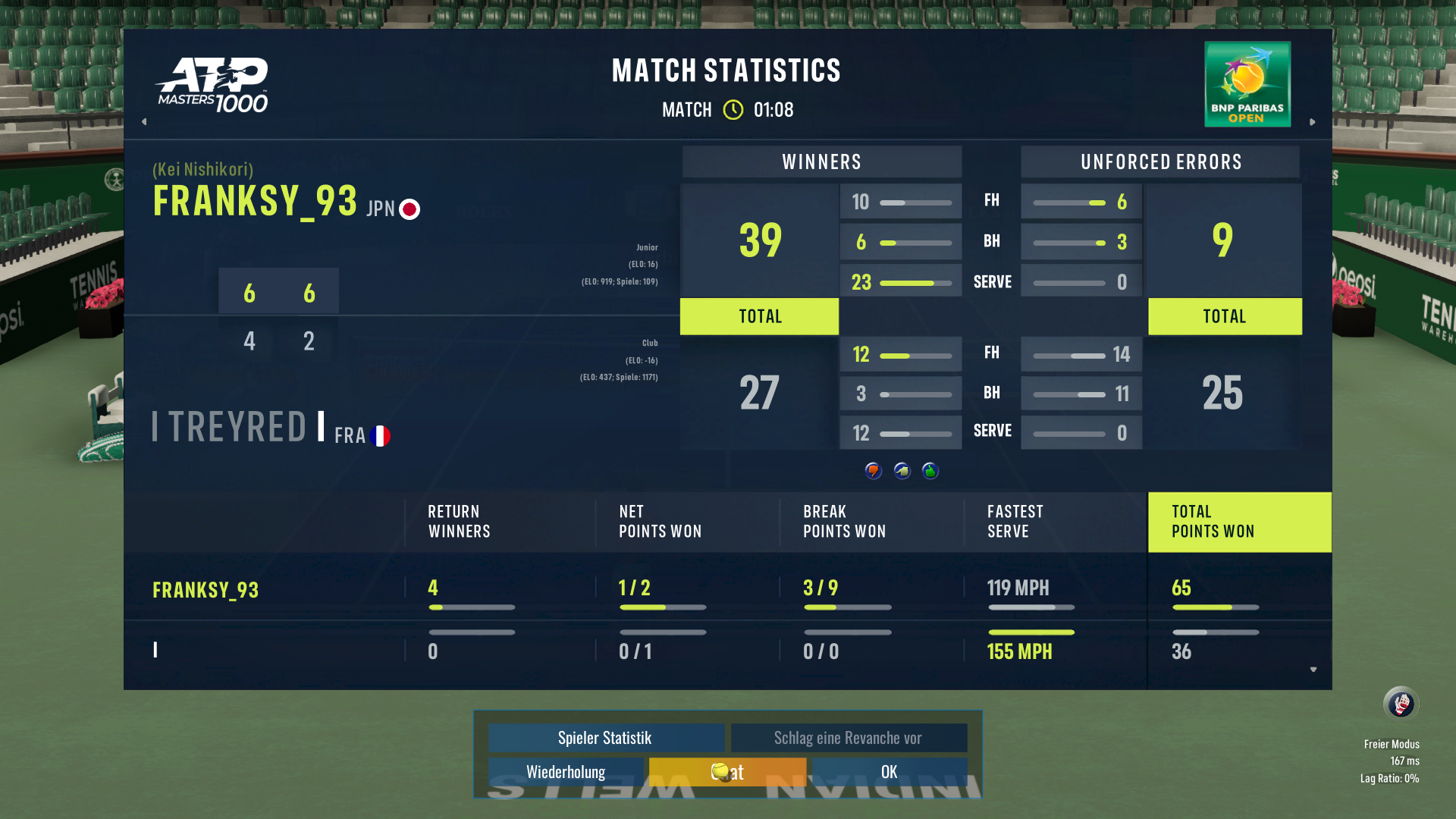
Task: Expand stats using the small down arrow
Action: pos(1313,670)
